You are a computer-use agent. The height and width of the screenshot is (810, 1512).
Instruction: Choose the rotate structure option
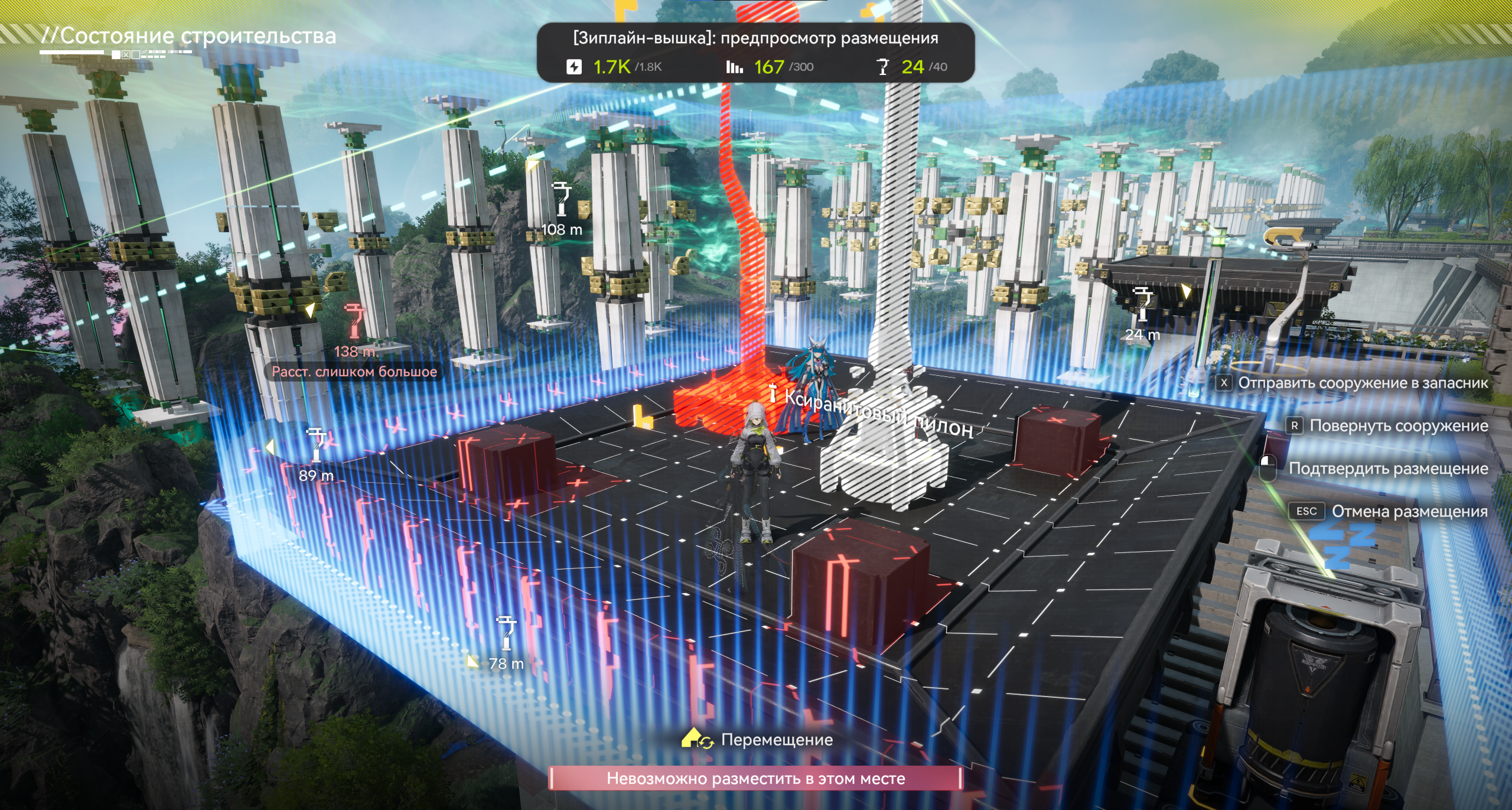[x=1398, y=425]
